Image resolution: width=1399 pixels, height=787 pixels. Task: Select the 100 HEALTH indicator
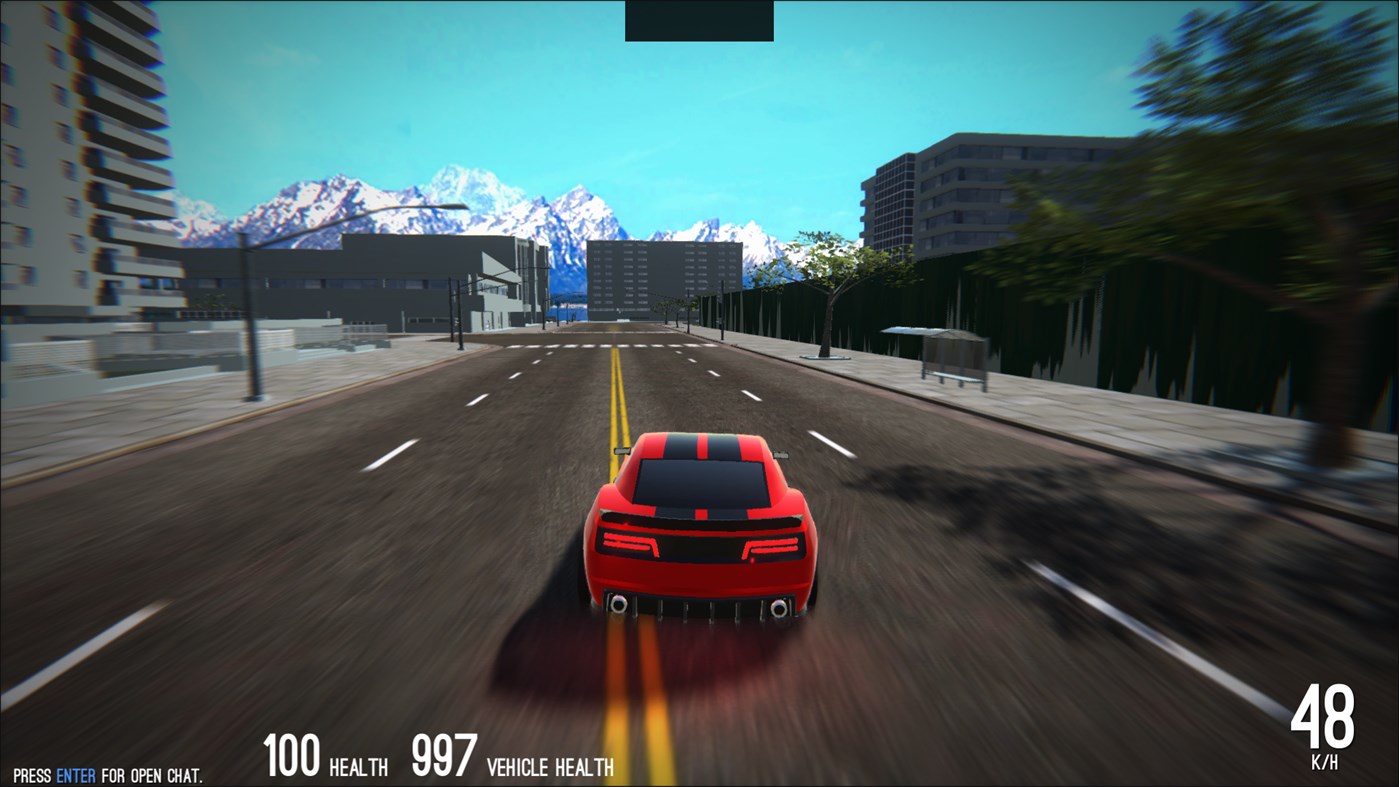point(322,758)
